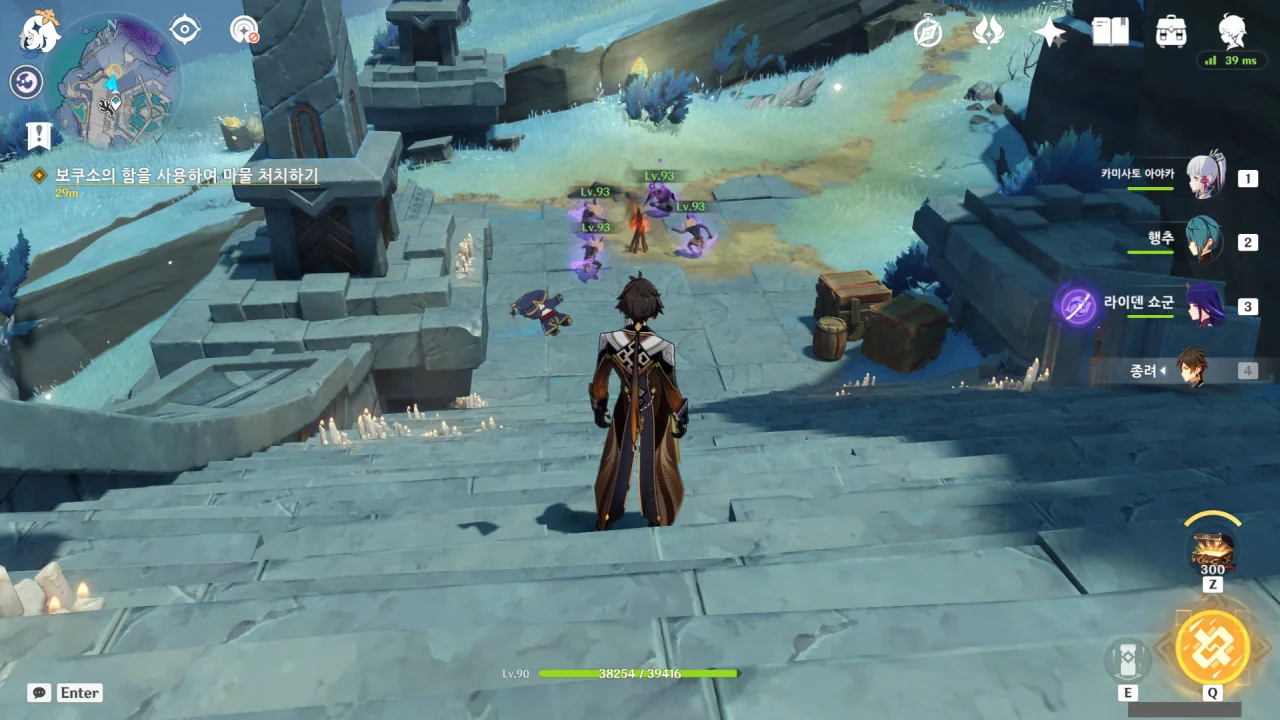Open the Wish four-pointed star icon
The width and height of the screenshot is (1280, 720).
click(1050, 32)
